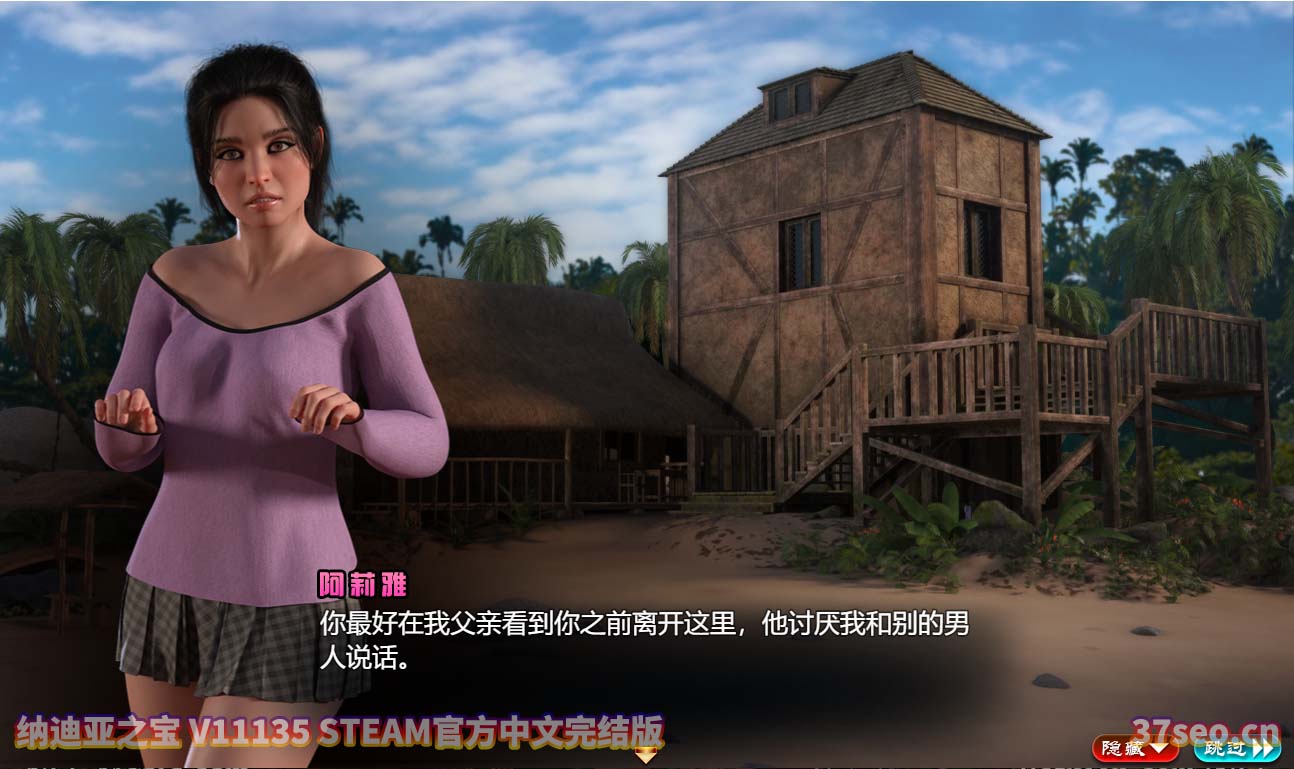Image resolution: width=1294 pixels, height=769 pixels.
Task: Expand hidden options via the 隐藏 chevron
Action: click(1158, 749)
